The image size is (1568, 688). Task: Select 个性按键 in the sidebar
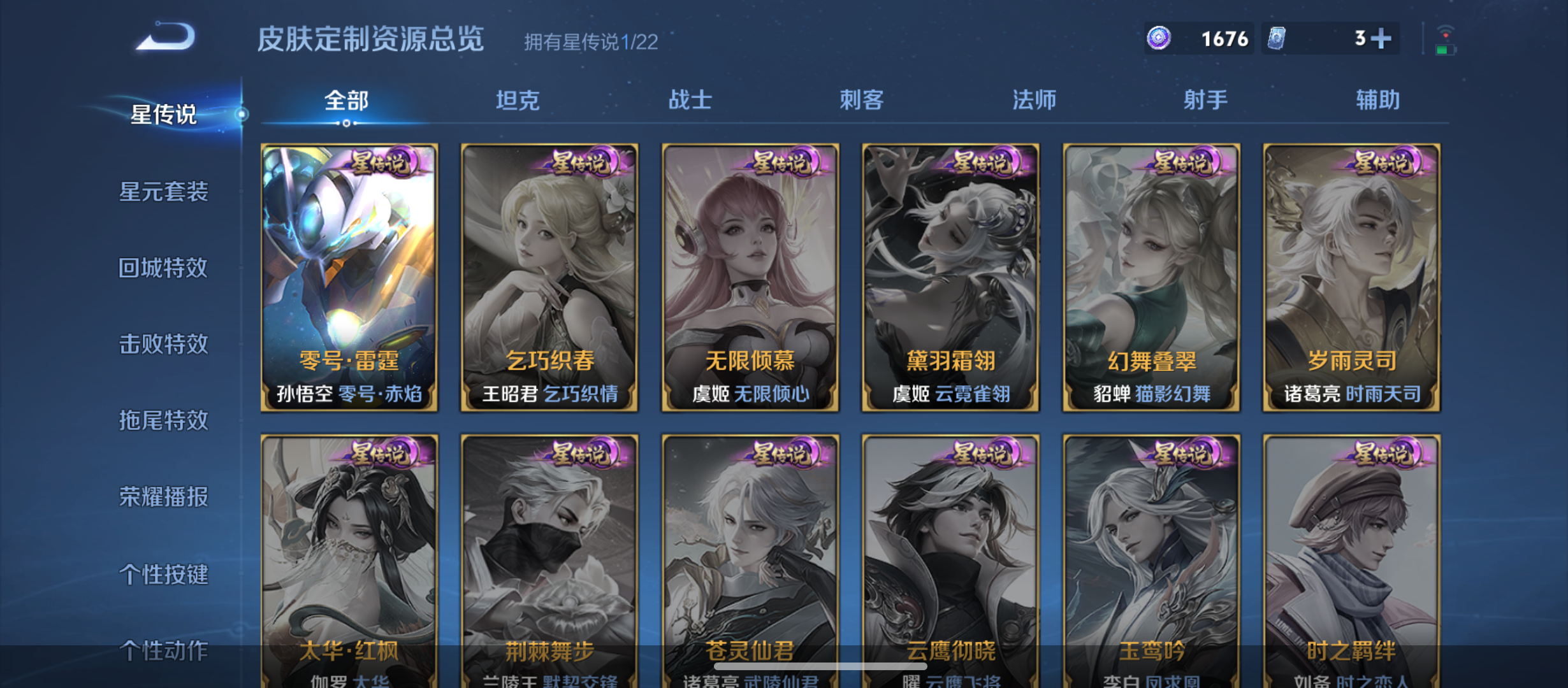(163, 575)
